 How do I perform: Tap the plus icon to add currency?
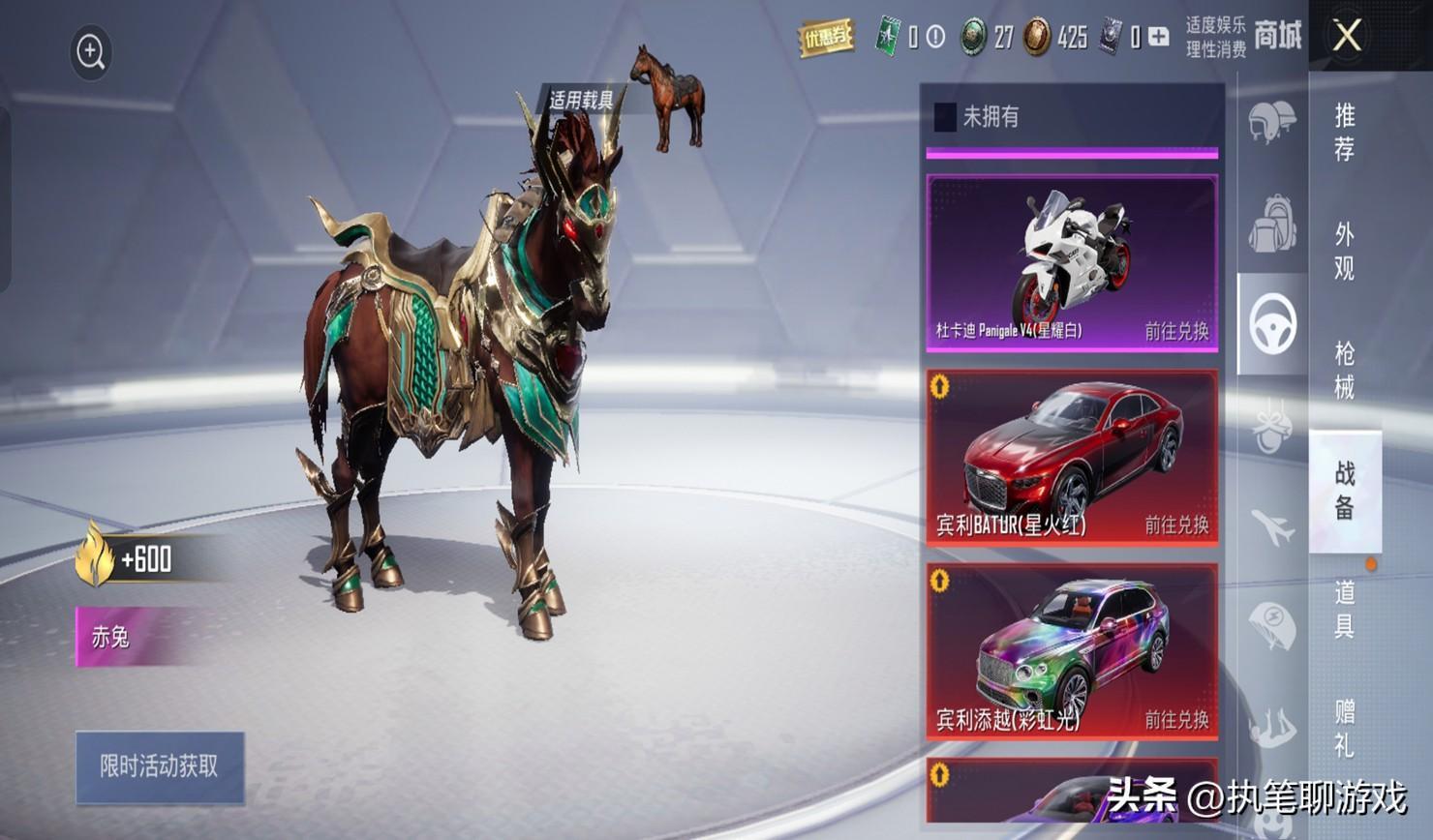coord(1158,37)
